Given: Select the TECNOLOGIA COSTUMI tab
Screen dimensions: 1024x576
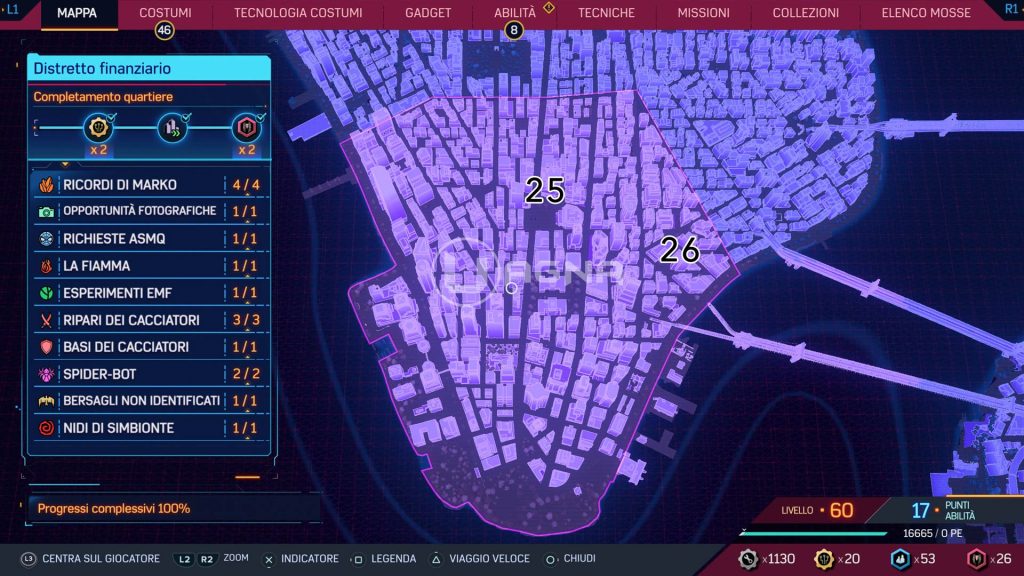Looking at the screenshot, I should (298, 13).
